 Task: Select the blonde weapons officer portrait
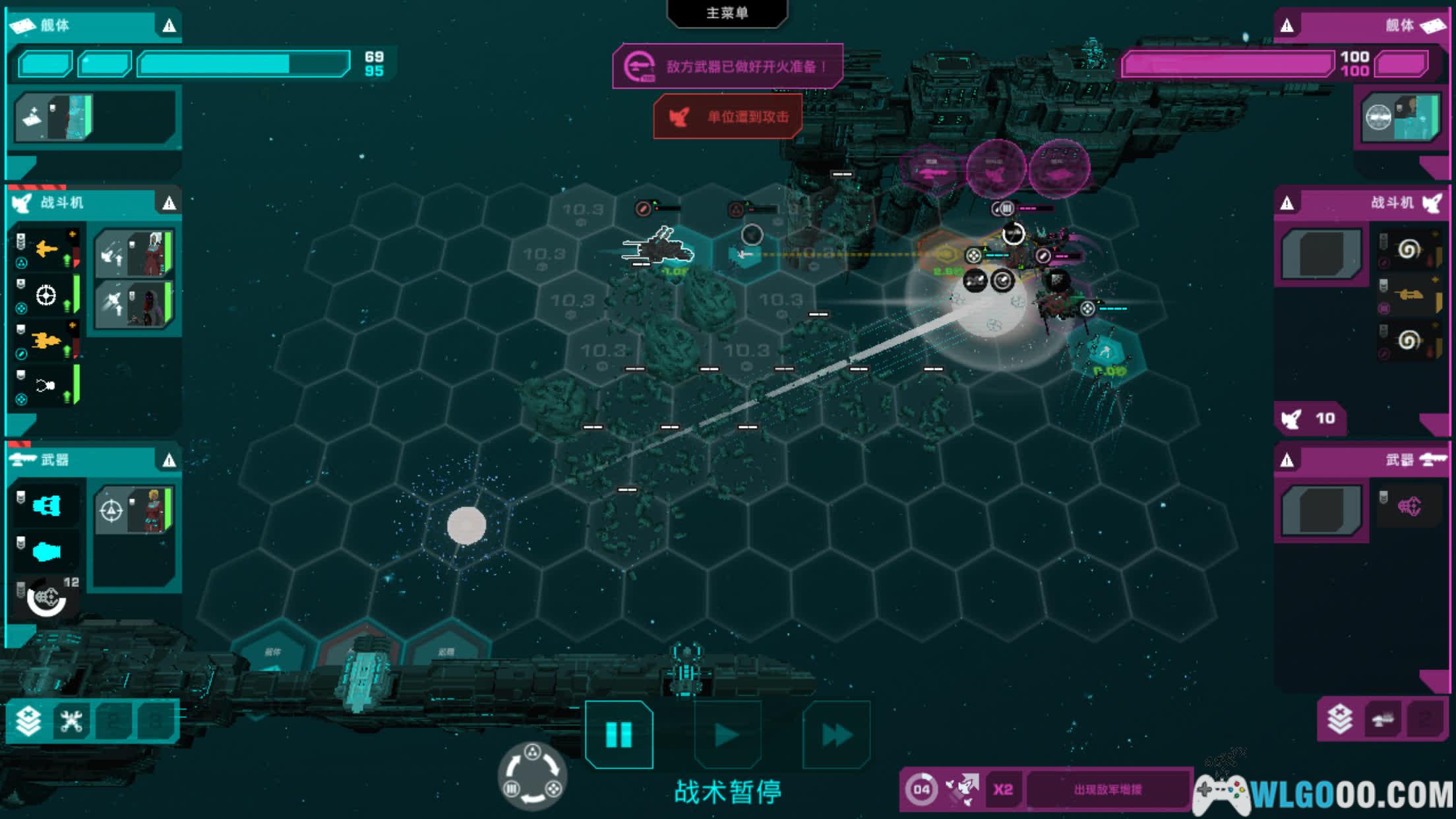tap(135, 510)
